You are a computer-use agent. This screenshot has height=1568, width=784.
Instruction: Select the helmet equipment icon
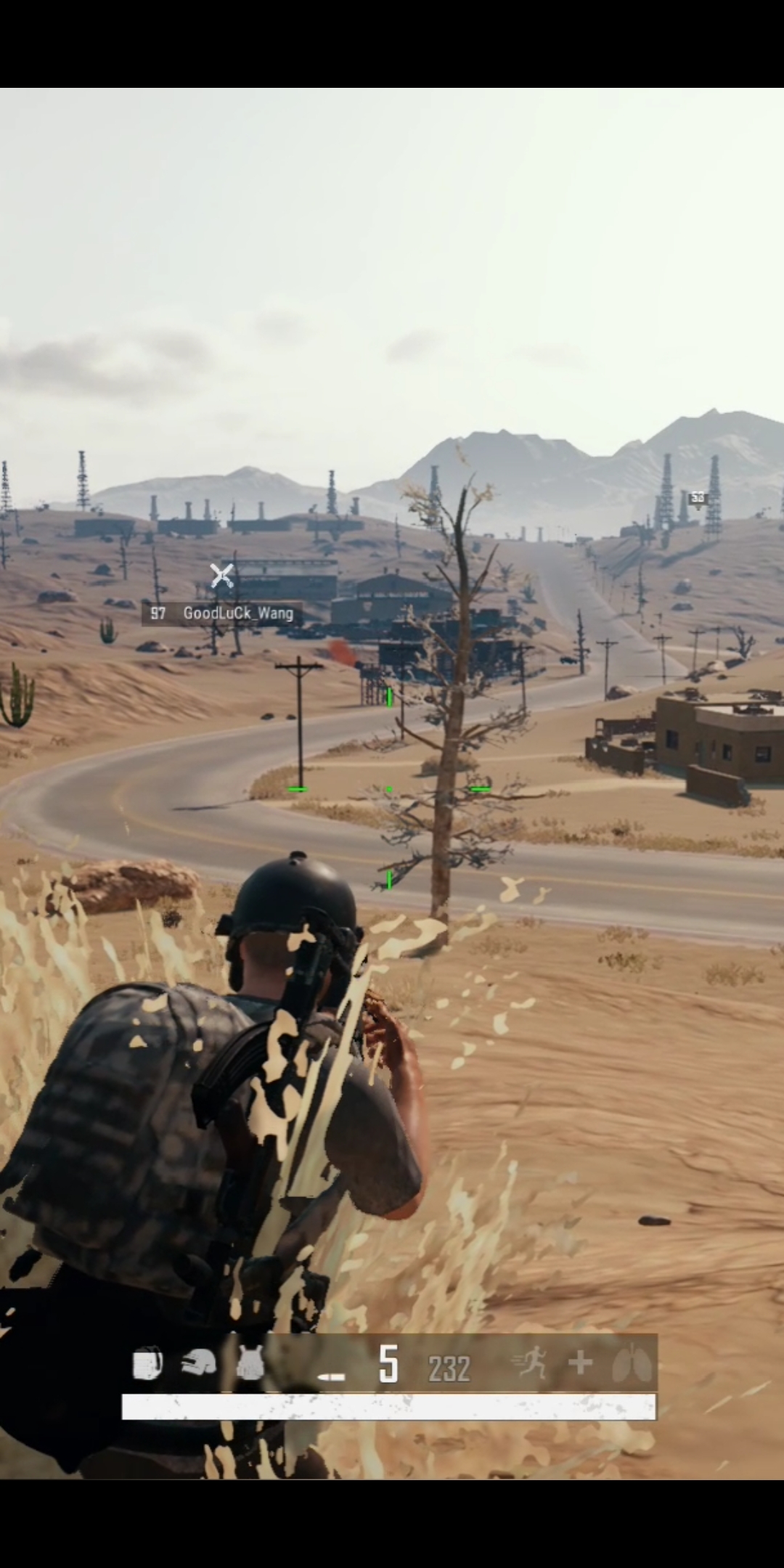coord(199,1364)
